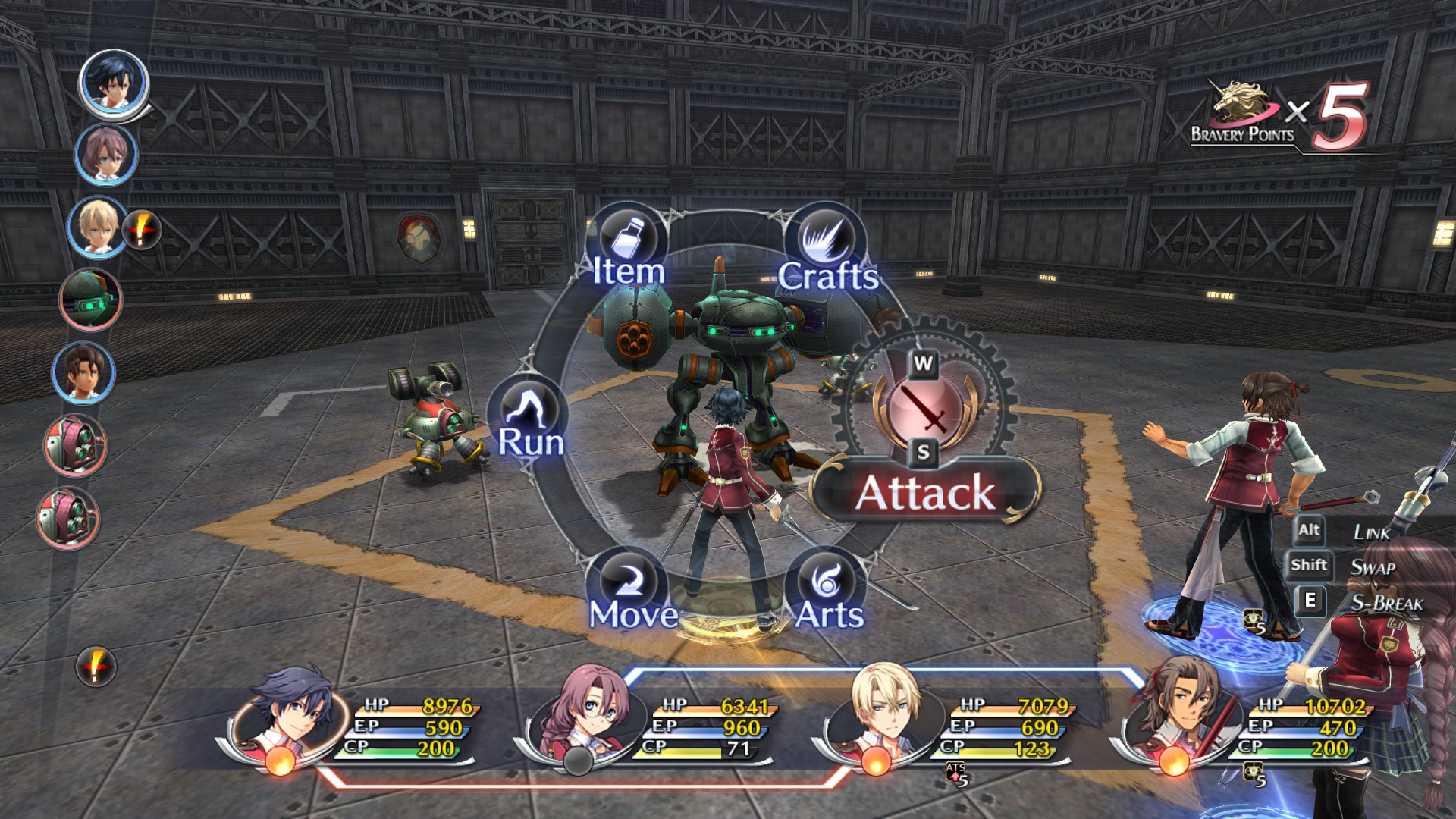Select the Crafts command

click(x=827, y=249)
